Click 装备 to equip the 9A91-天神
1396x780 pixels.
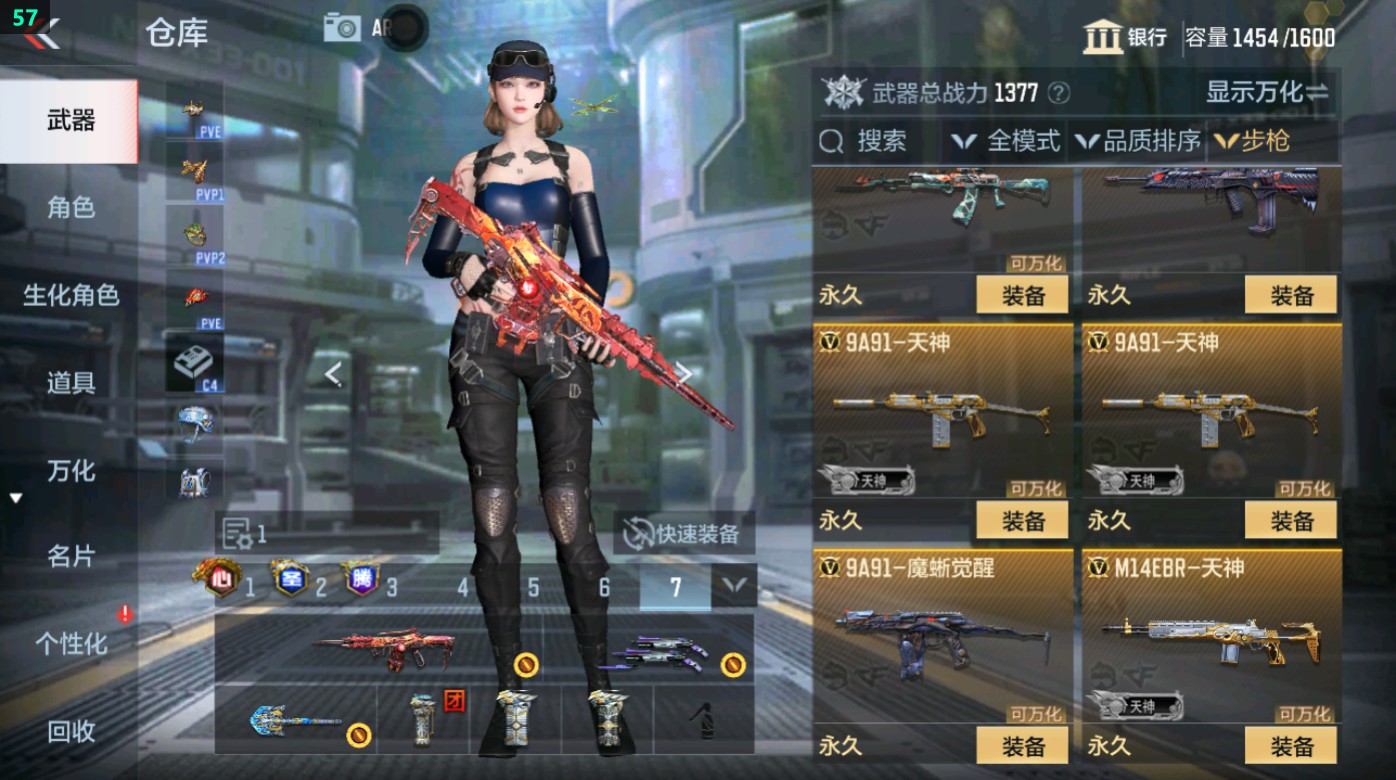click(x=1022, y=521)
